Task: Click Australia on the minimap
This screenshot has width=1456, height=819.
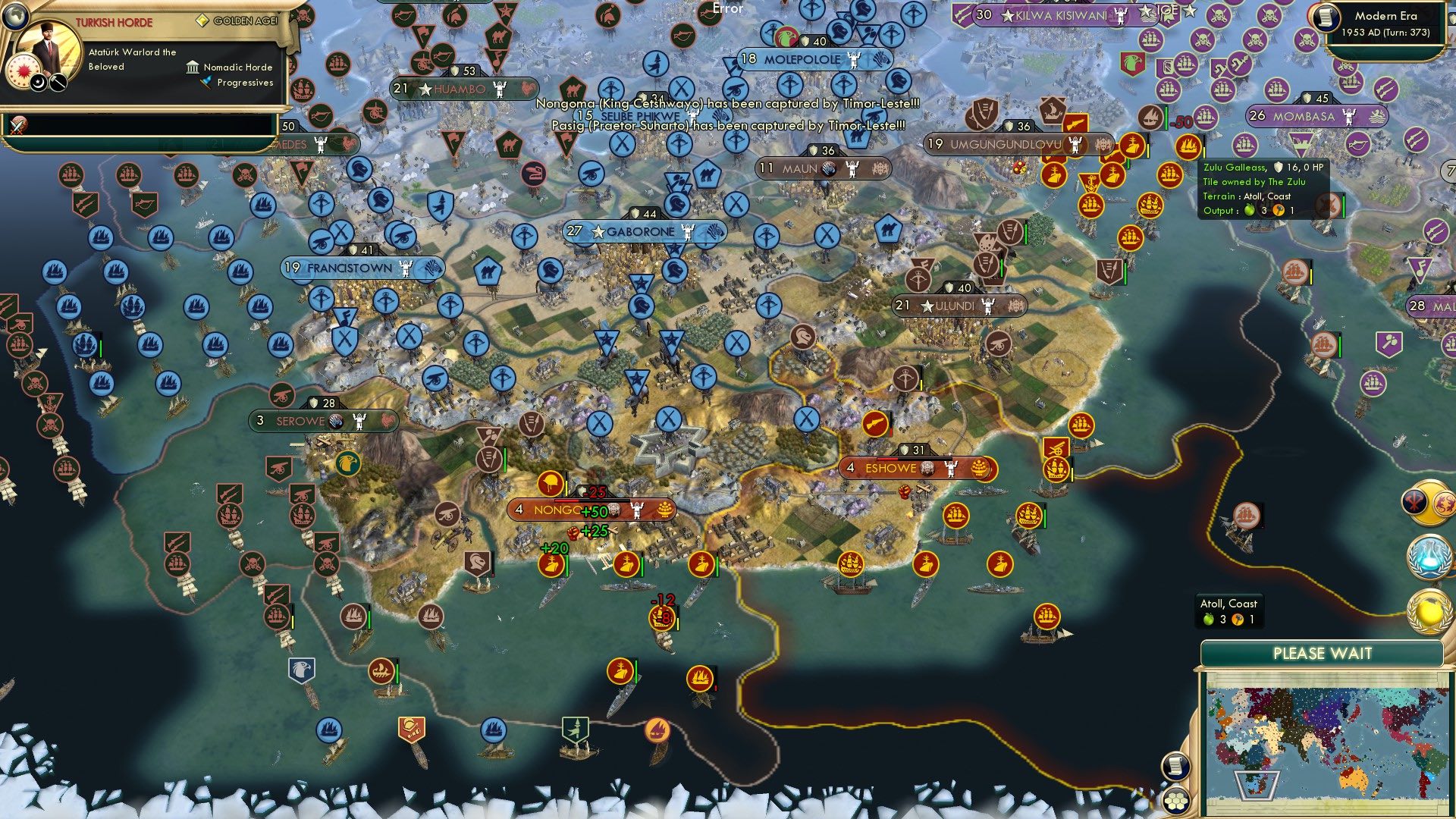Action: (1355, 778)
